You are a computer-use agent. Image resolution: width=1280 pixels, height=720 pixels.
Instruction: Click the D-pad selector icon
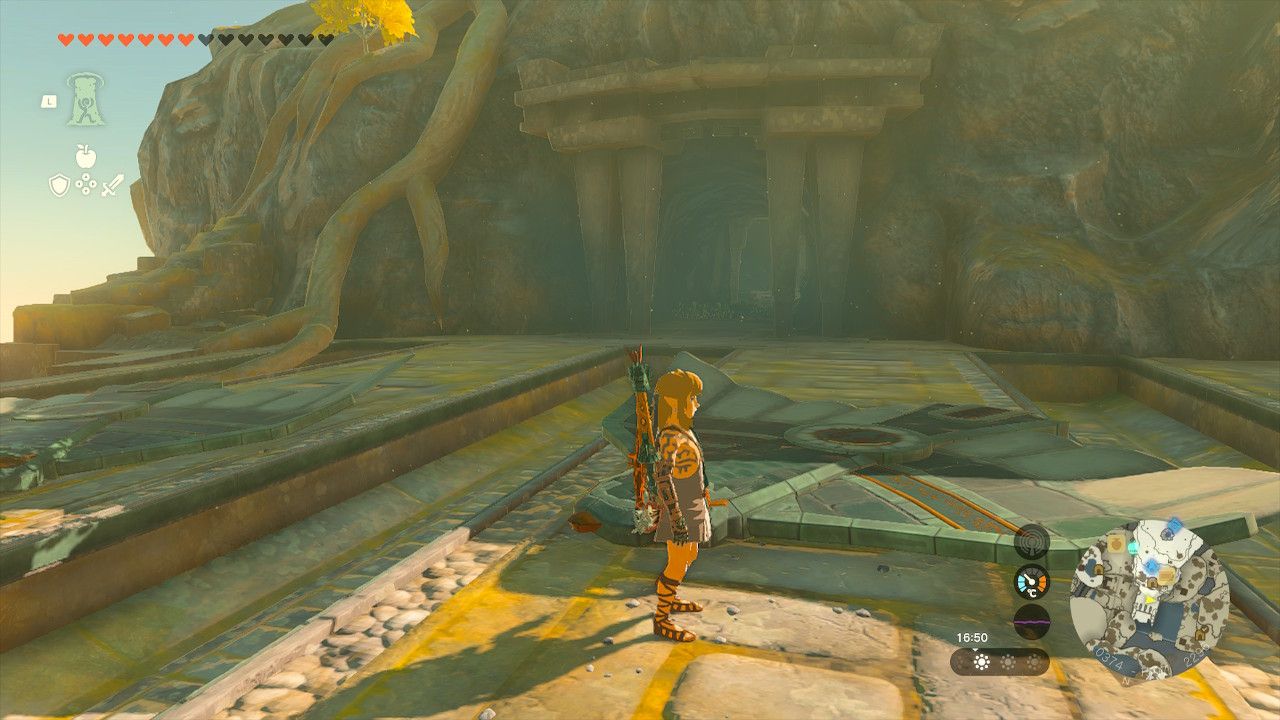(86, 184)
